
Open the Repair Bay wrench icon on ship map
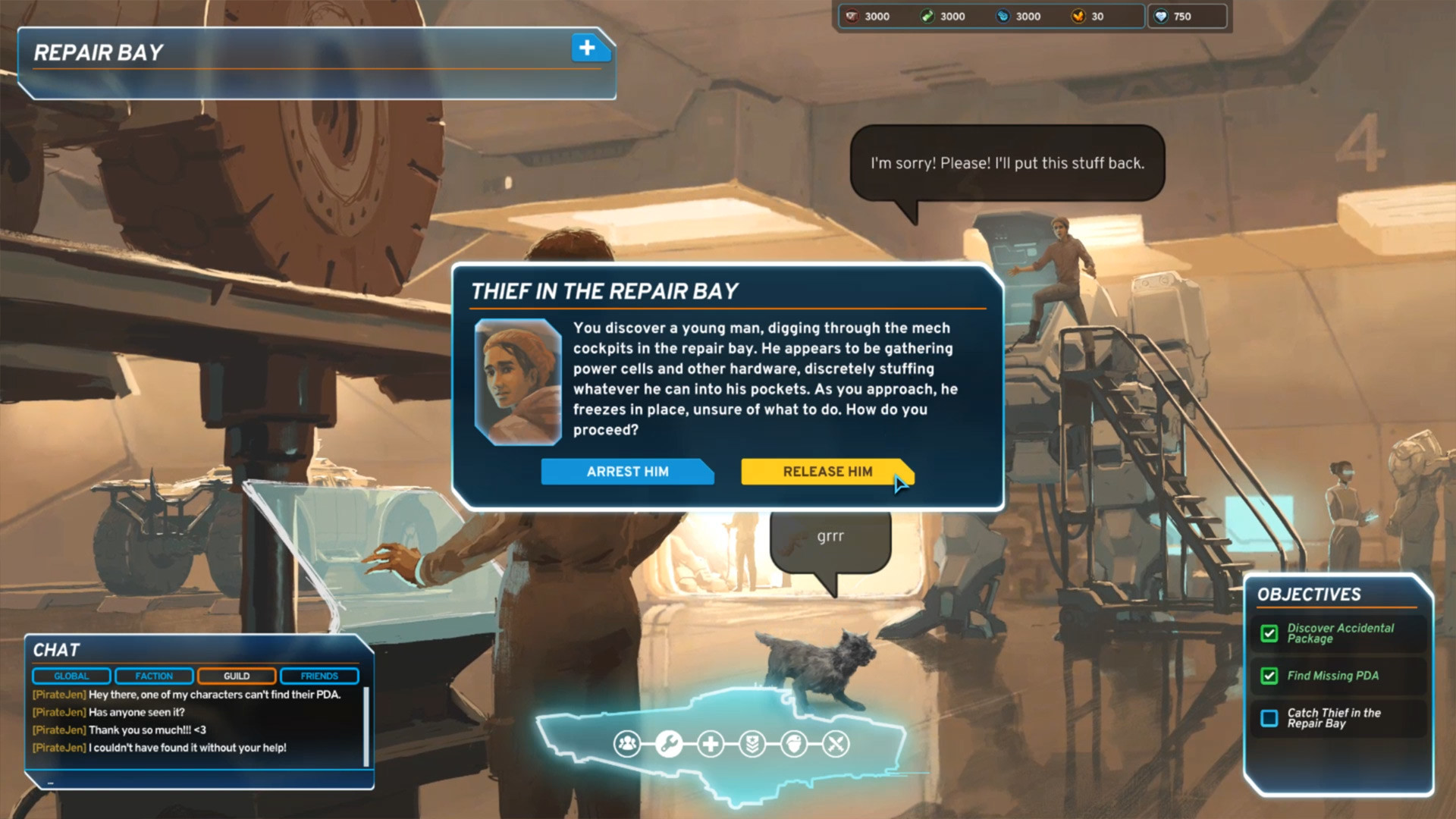point(668,743)
